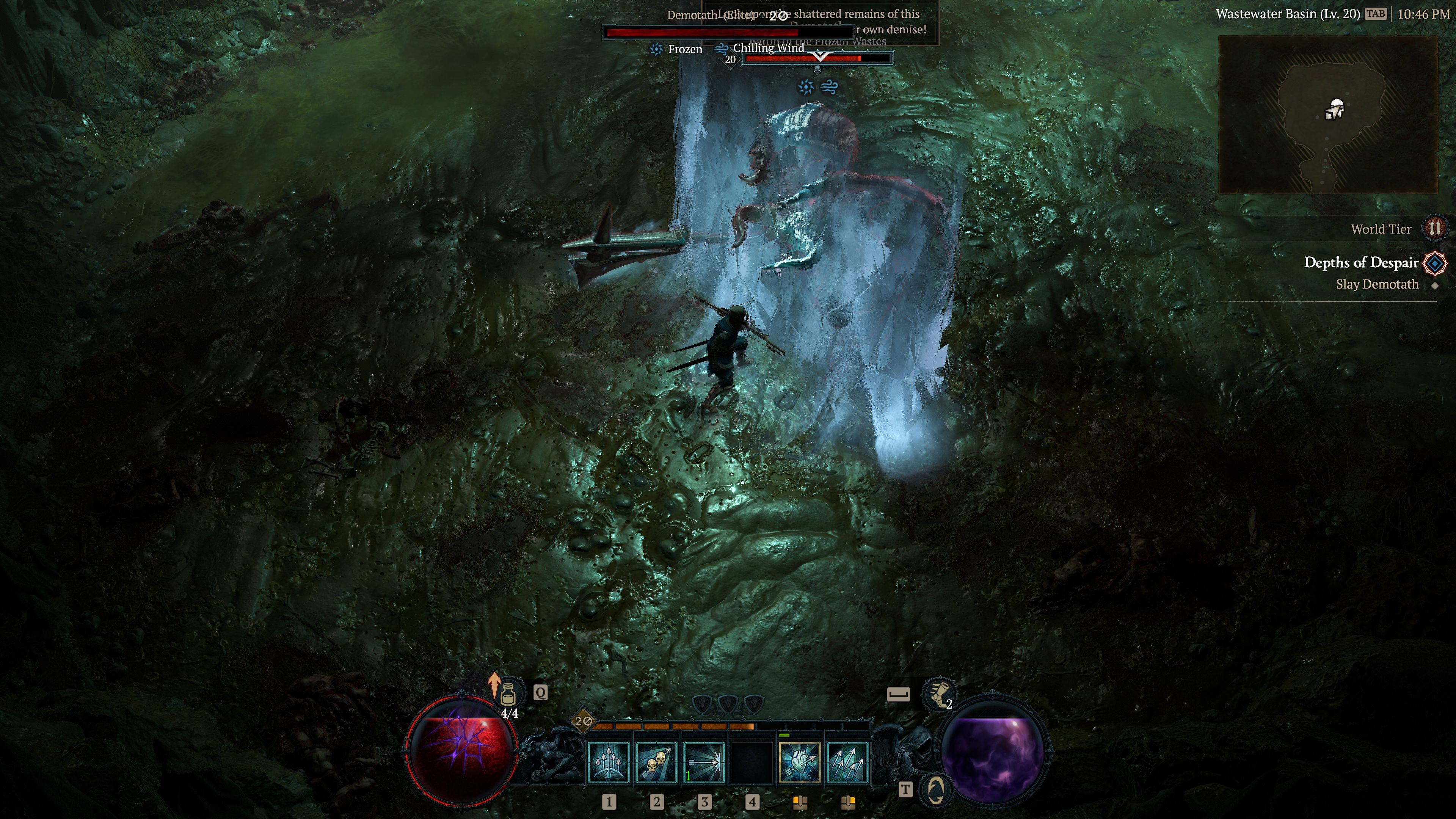This screenshot has width=1456, height=819.
Task: Select the left consumable pouch slot
Action: click(800, 804)
